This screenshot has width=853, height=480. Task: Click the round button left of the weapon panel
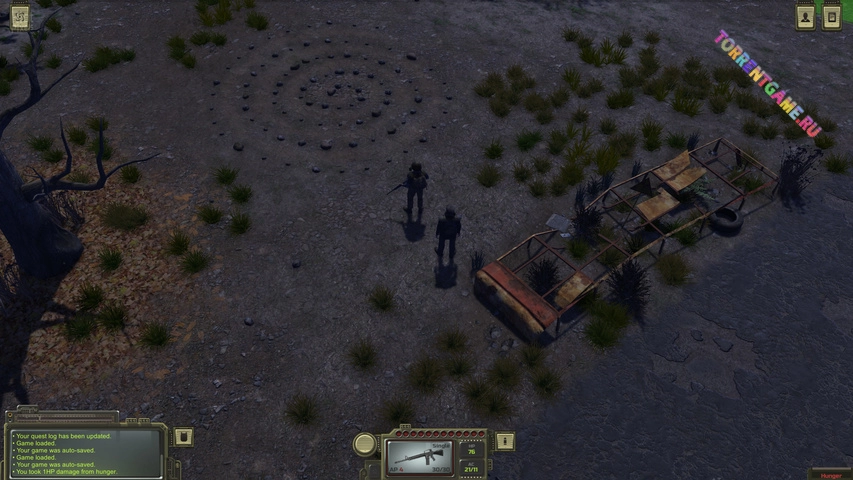tap(366, 443)
